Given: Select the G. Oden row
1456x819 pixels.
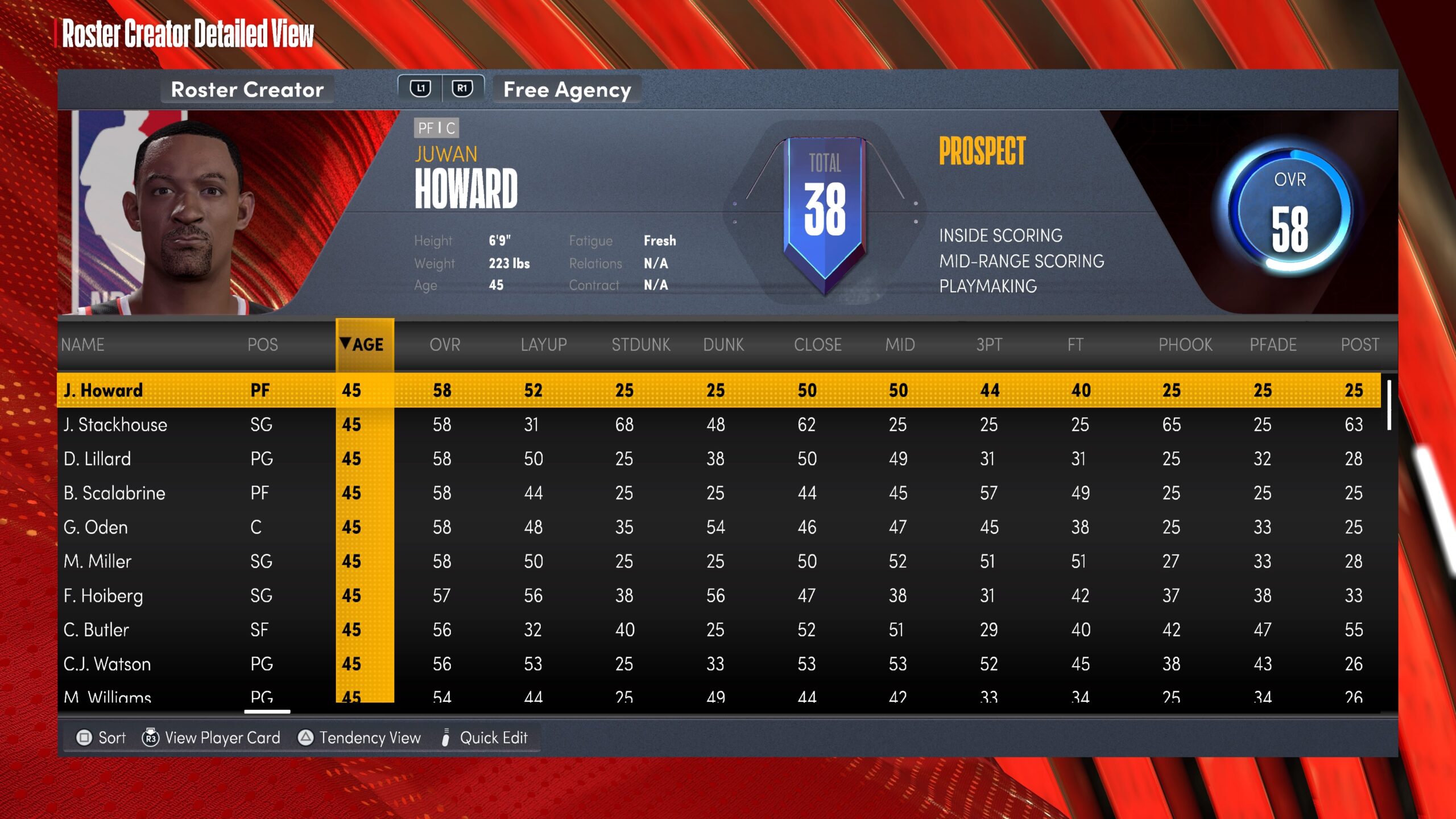Looking at the screenshot, I should pos(96,527).
